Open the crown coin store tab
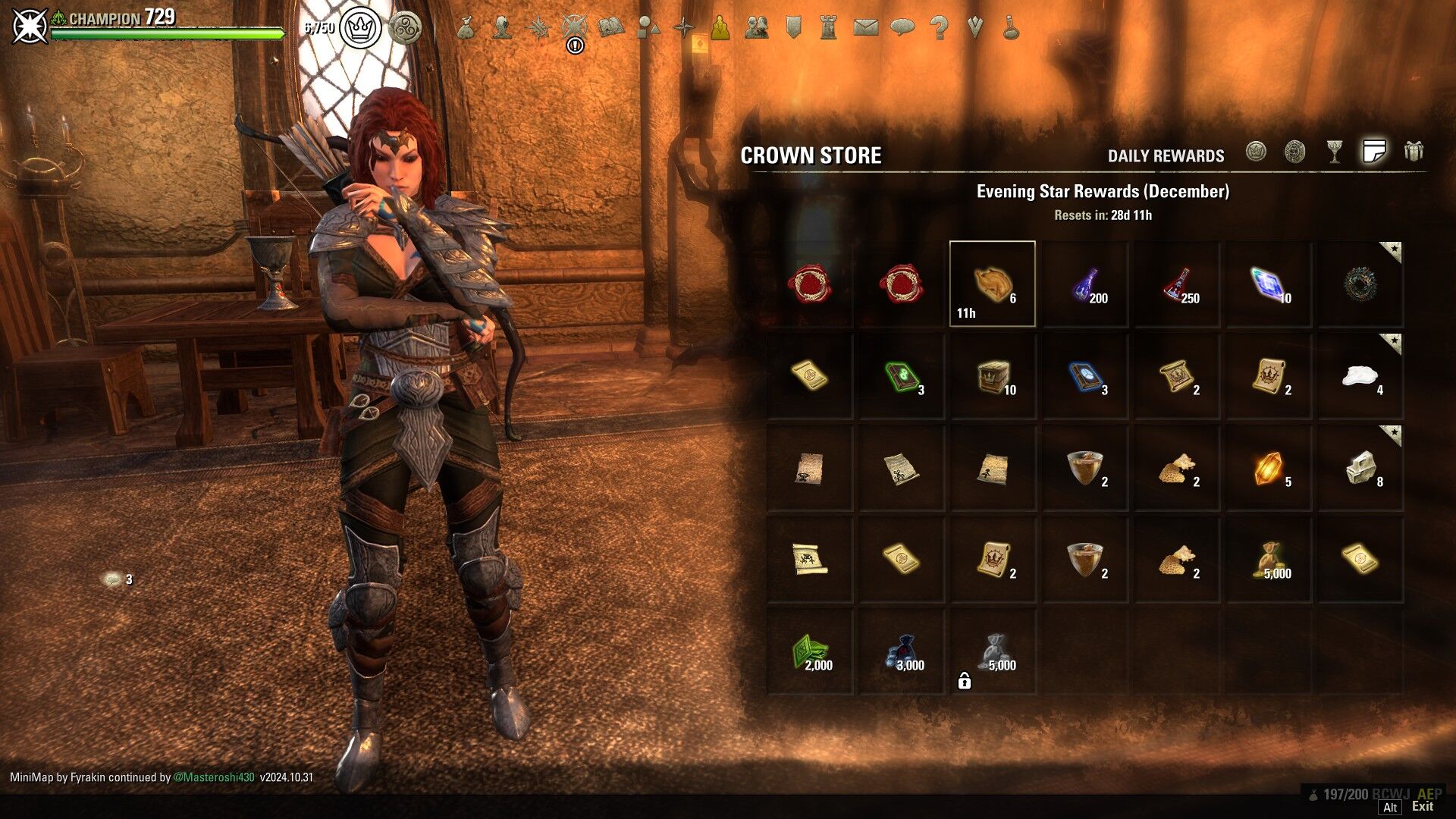The height and width of the screenshot is (819, 1456). pos(1256,152)
